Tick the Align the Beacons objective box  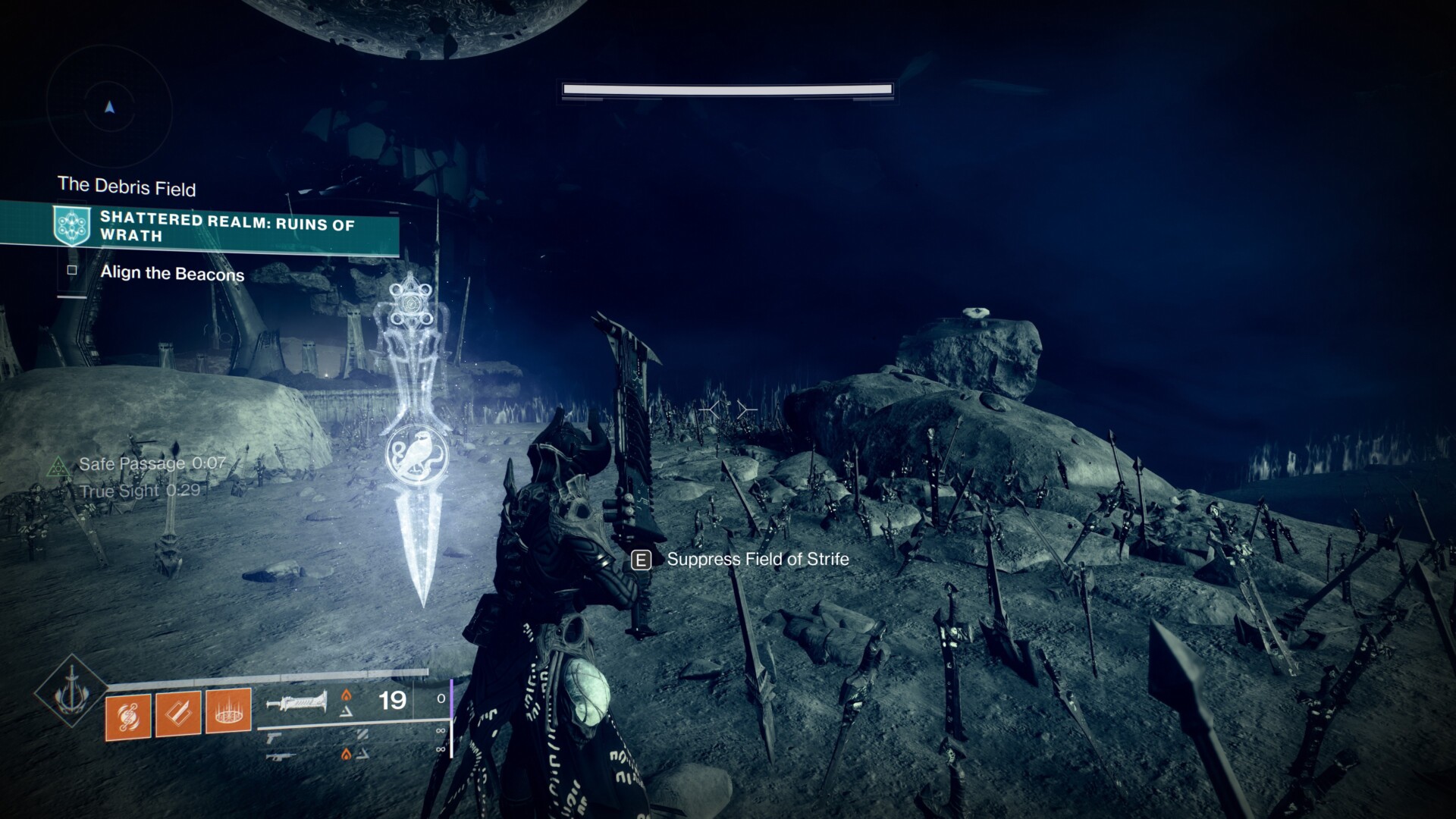point(72,270)
